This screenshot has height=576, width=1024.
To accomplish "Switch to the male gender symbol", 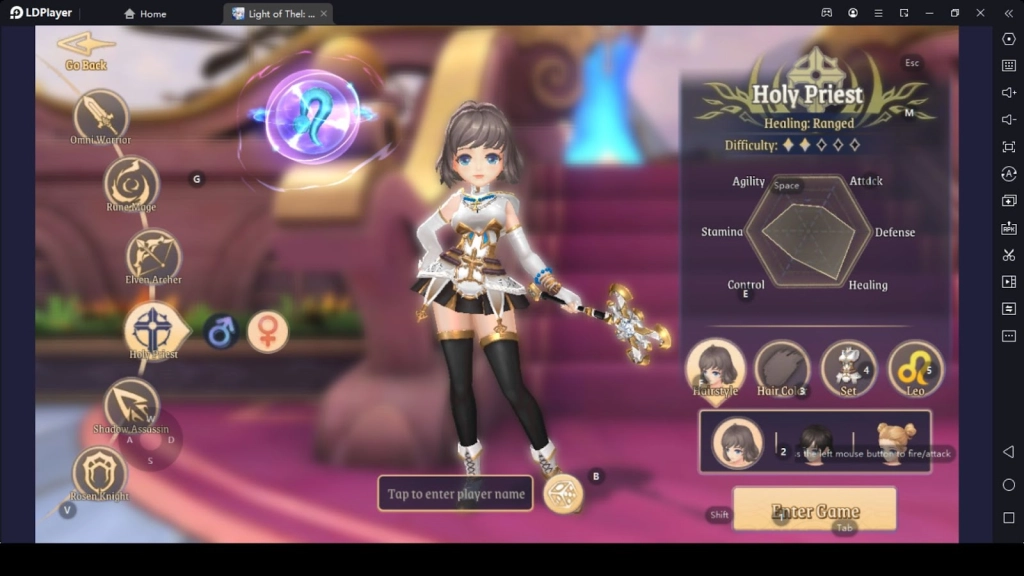I will 221,332.
